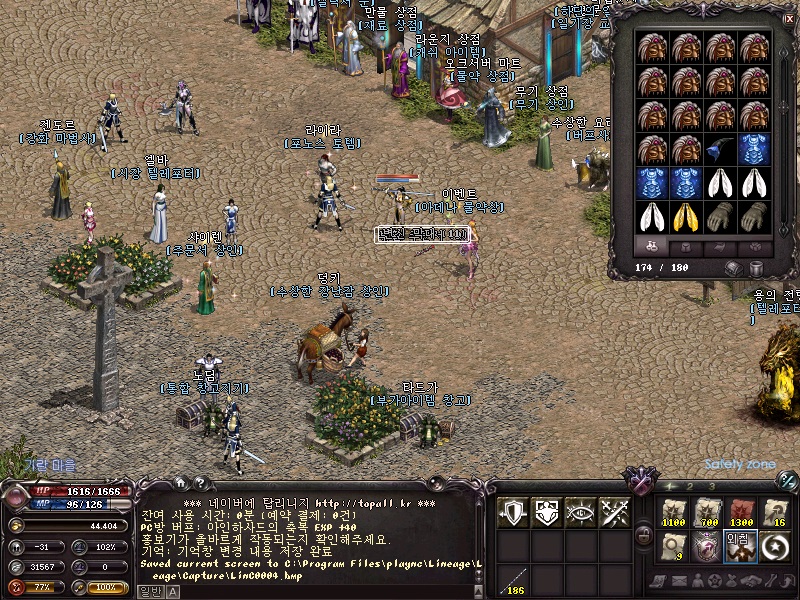Select the 일반 chat channel tab
The width and height of the screenshot is (800, 600).
(x=149, y=591)
